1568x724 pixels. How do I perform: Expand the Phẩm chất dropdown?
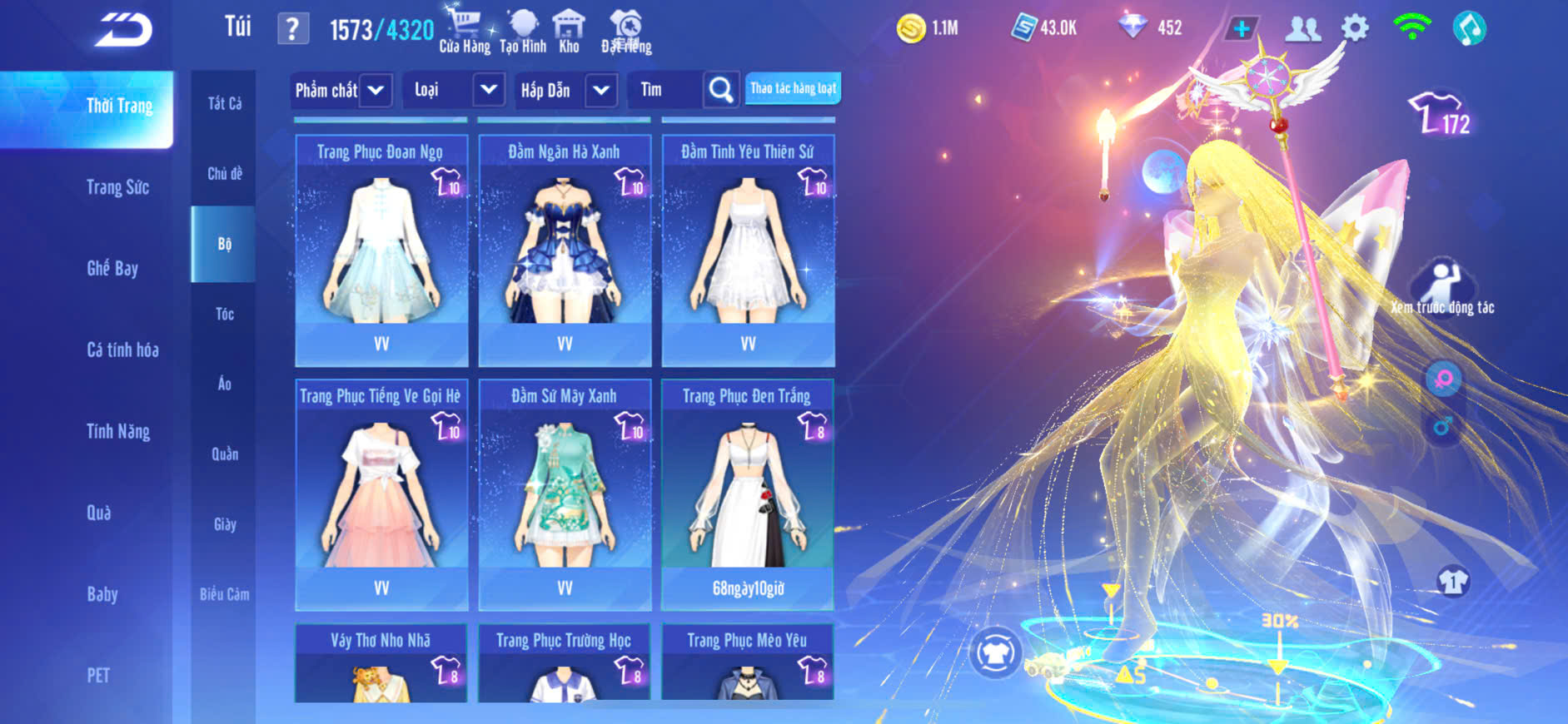[376, 90]
